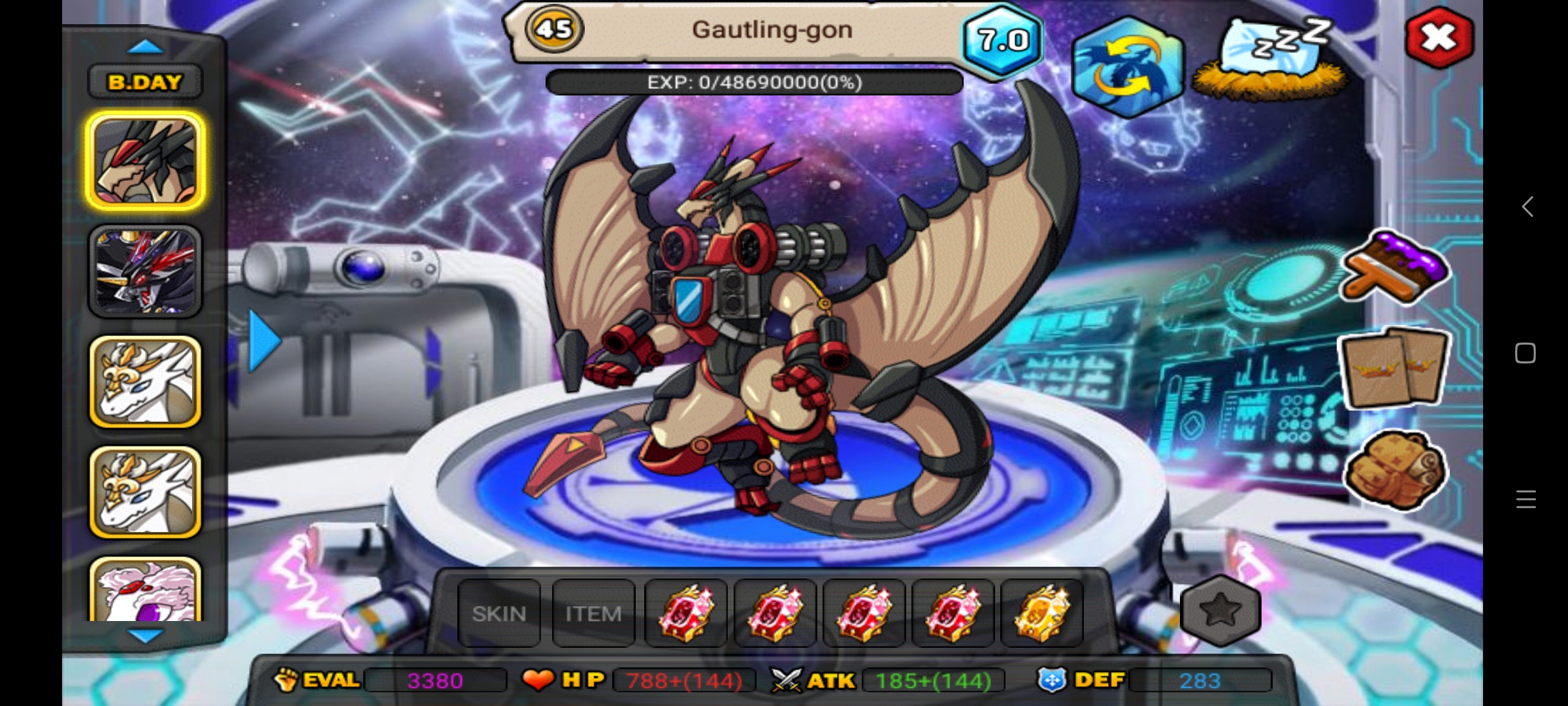Select the SKIN slot
This screenshot has width=1568, height=706.
pyautogui.click(x=499, y=614)
